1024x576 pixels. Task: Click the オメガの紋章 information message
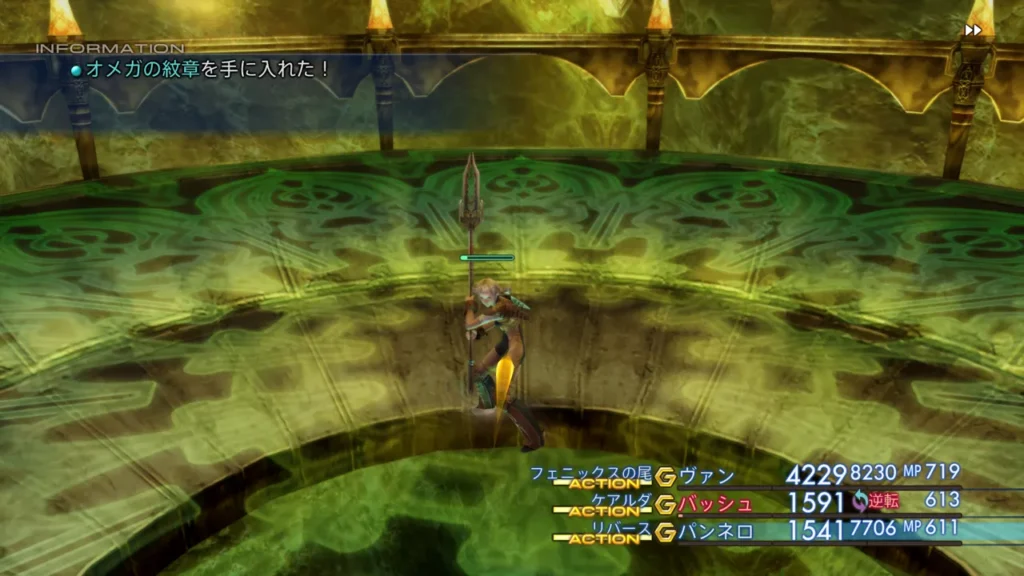(x=206, y=69)
